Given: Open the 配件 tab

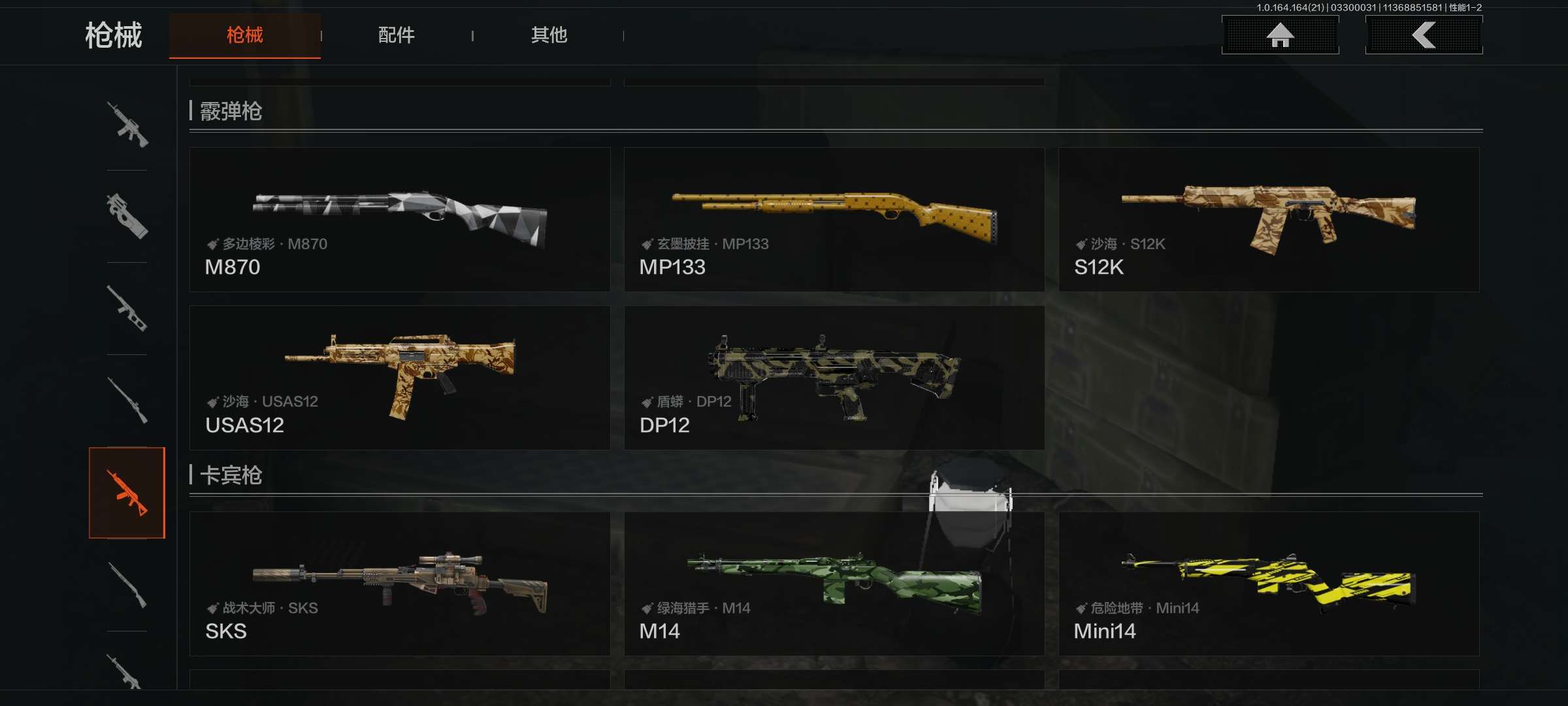Looking at the screenshot, I should tap(397, 35).
